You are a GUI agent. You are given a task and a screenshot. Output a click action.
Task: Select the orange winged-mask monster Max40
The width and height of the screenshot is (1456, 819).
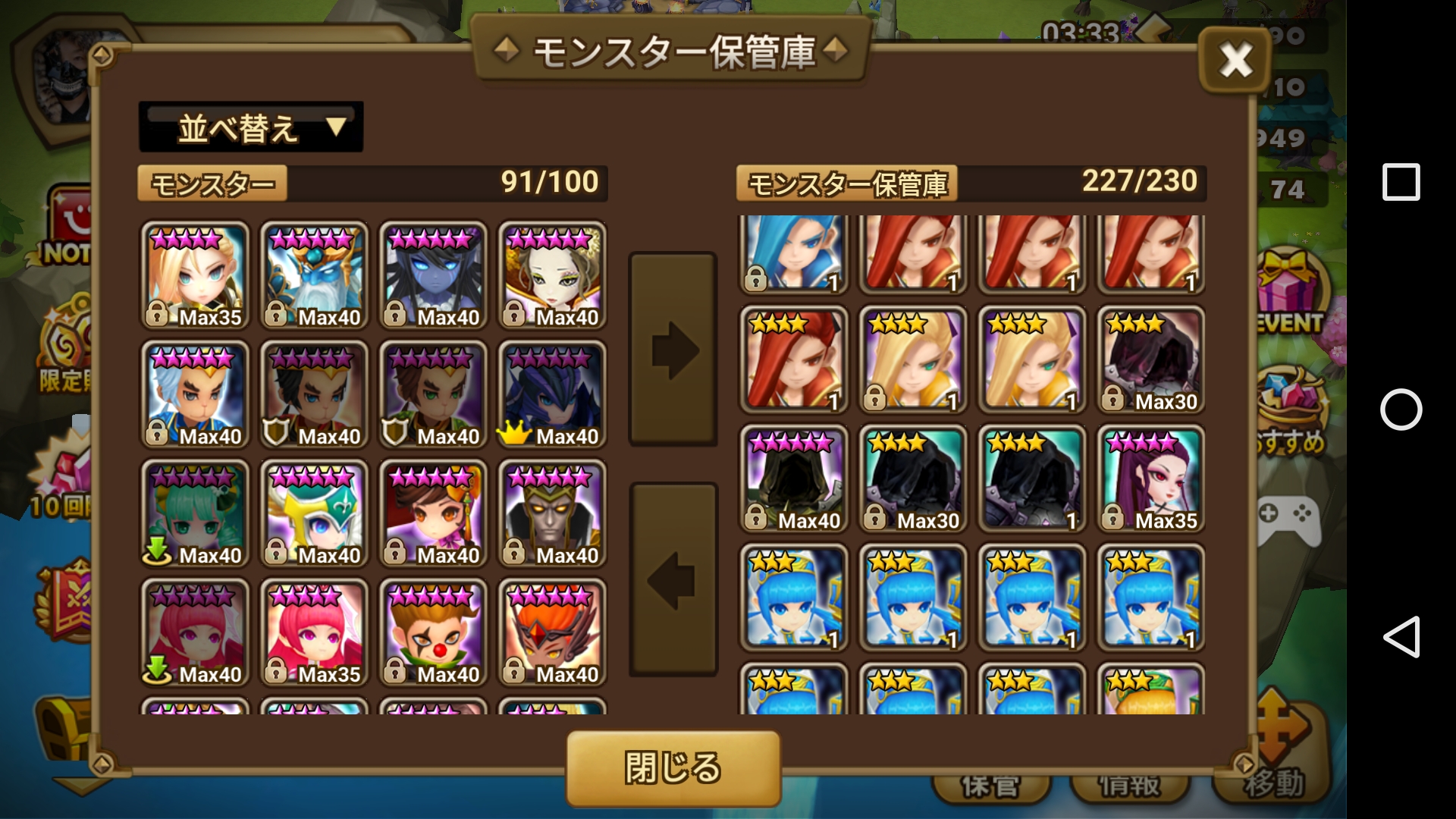(x=552, y=632)
